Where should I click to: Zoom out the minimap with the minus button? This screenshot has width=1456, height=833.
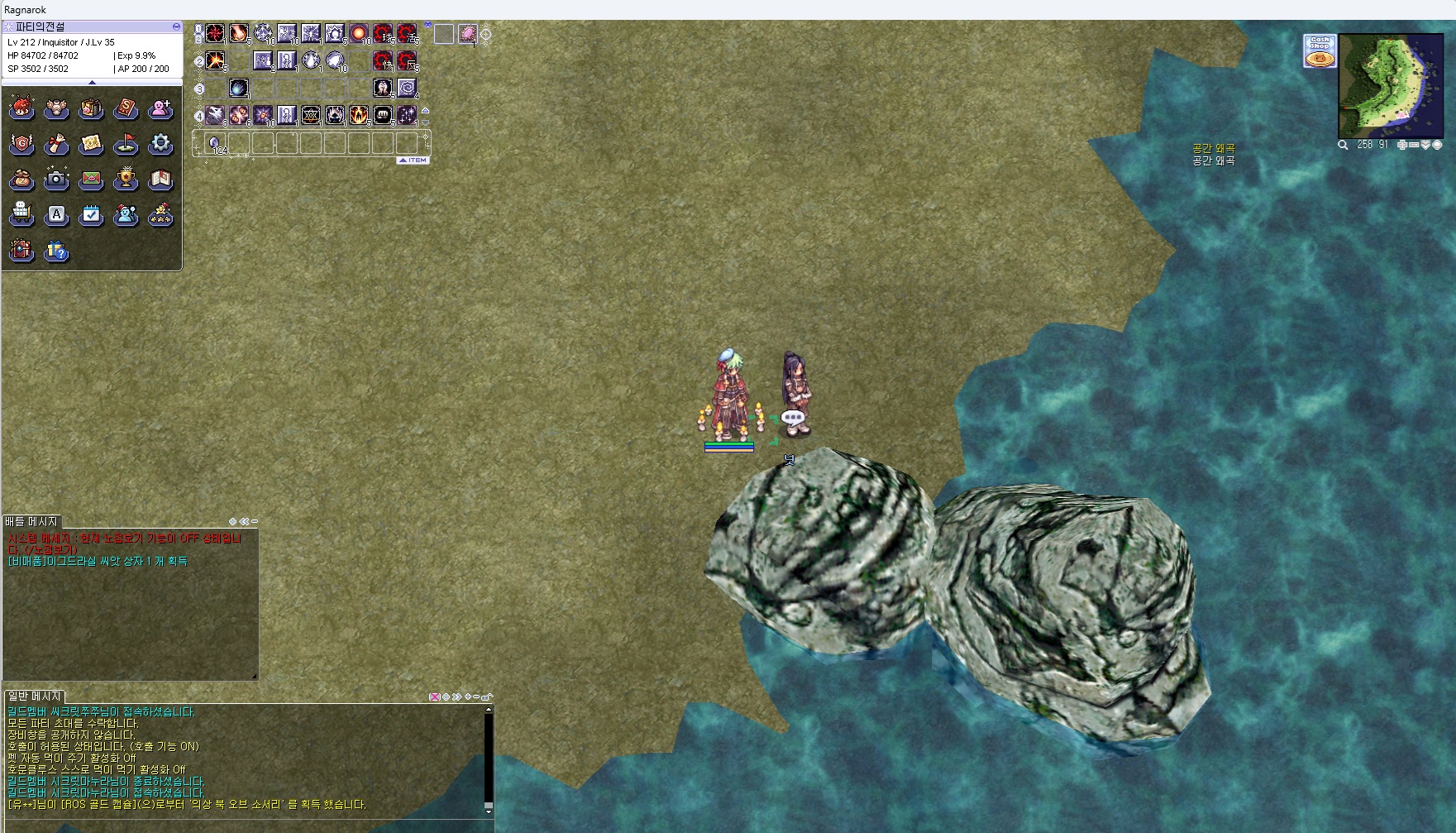1414,145
